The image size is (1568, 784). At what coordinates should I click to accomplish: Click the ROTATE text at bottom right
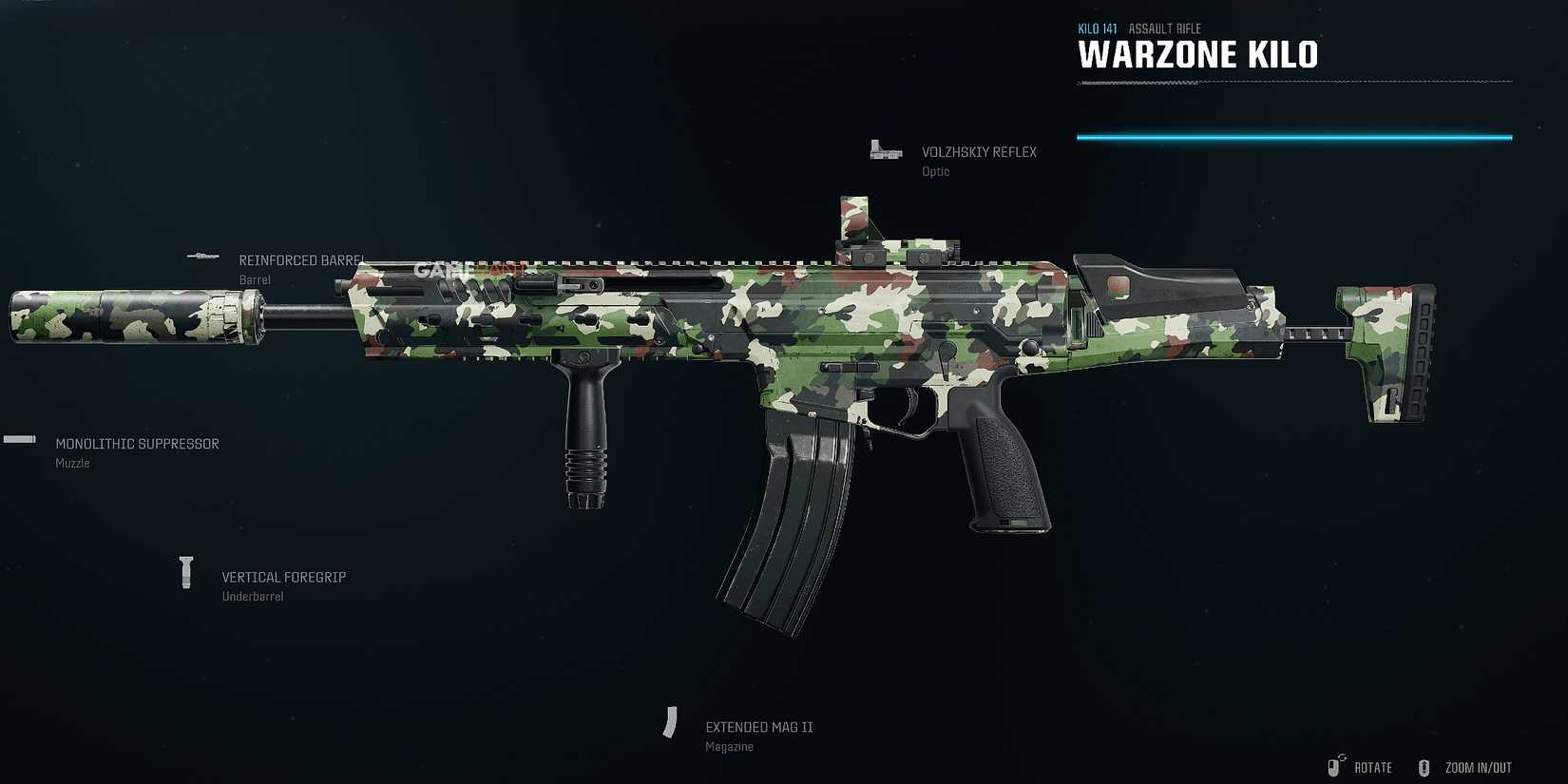(x=1372, y=767)
